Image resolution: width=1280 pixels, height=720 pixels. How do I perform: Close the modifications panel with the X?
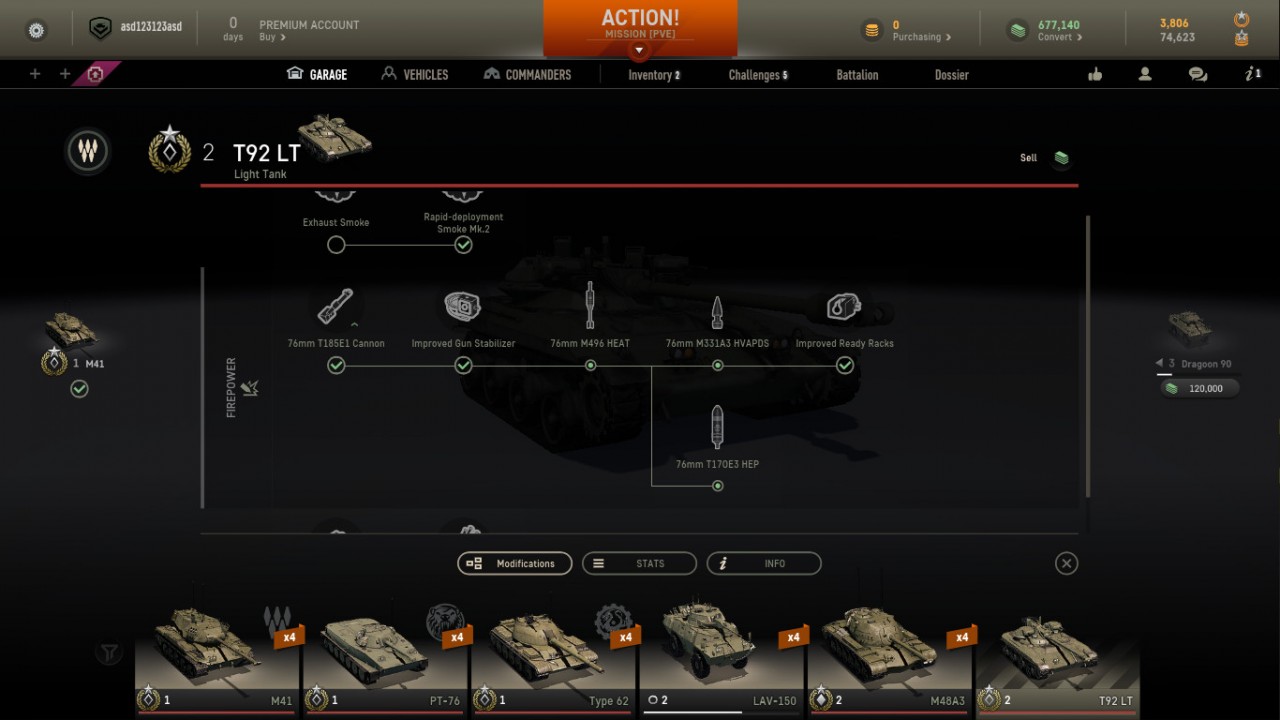tap(1066, 564)
